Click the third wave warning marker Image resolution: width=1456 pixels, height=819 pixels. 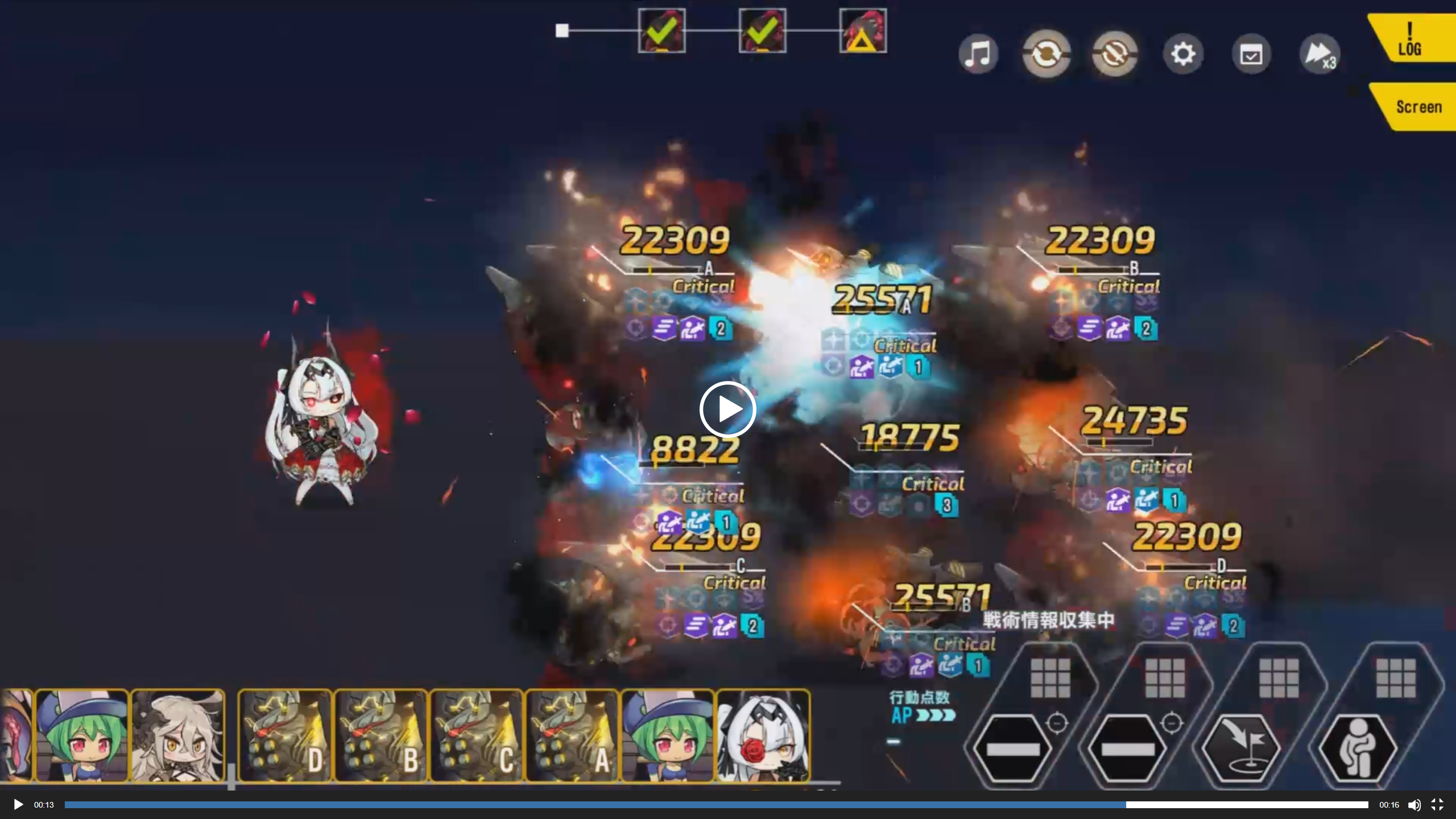(863, 31)
